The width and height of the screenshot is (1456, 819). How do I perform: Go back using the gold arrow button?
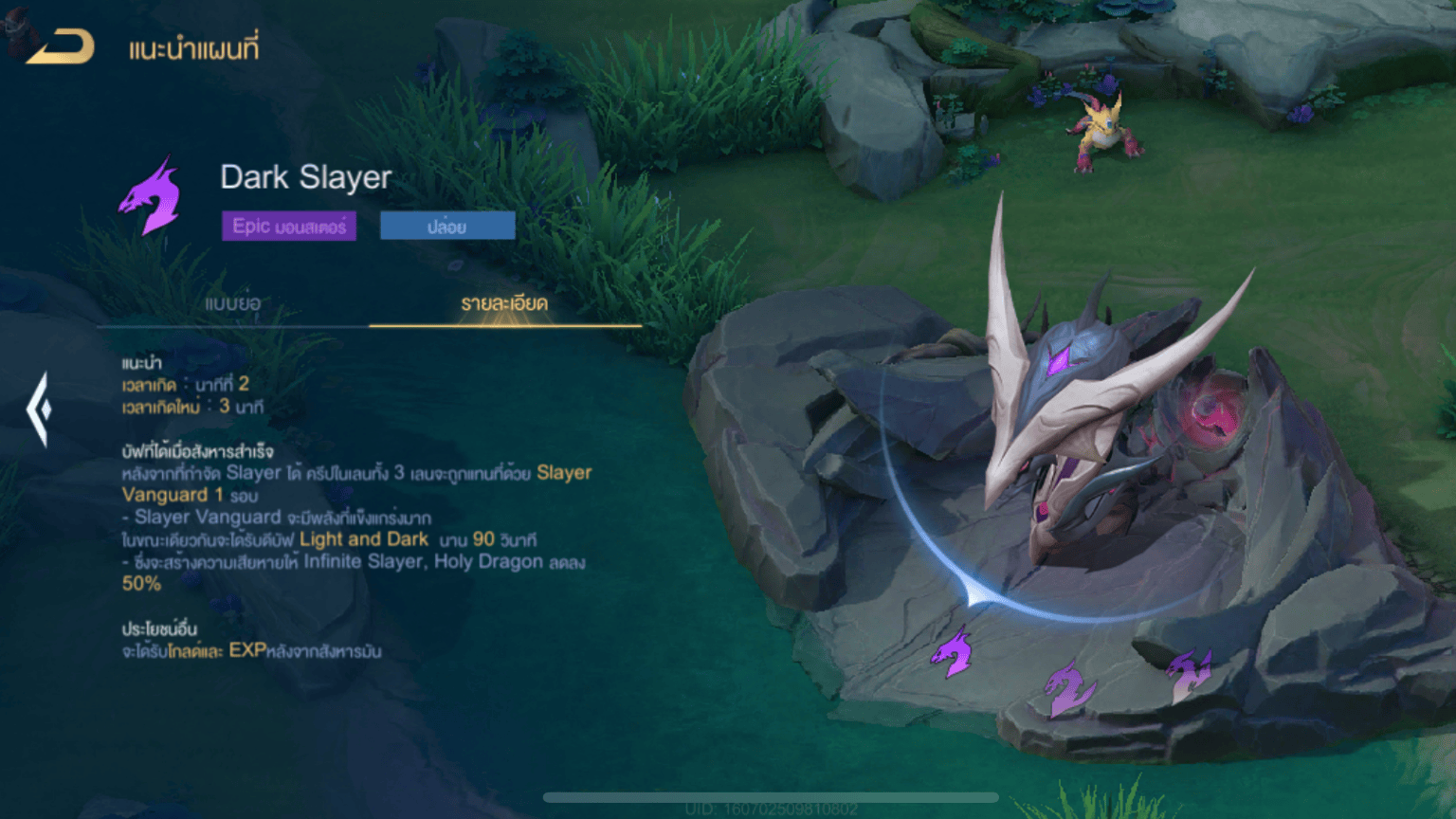coord(62,46)
